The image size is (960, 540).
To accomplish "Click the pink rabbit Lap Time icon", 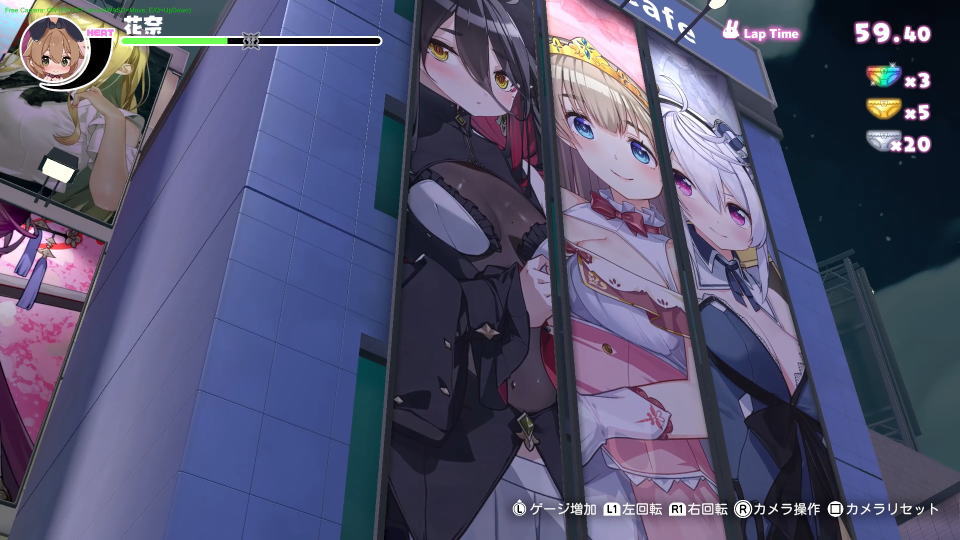I will pyautogui.click(x=732, y=32).
